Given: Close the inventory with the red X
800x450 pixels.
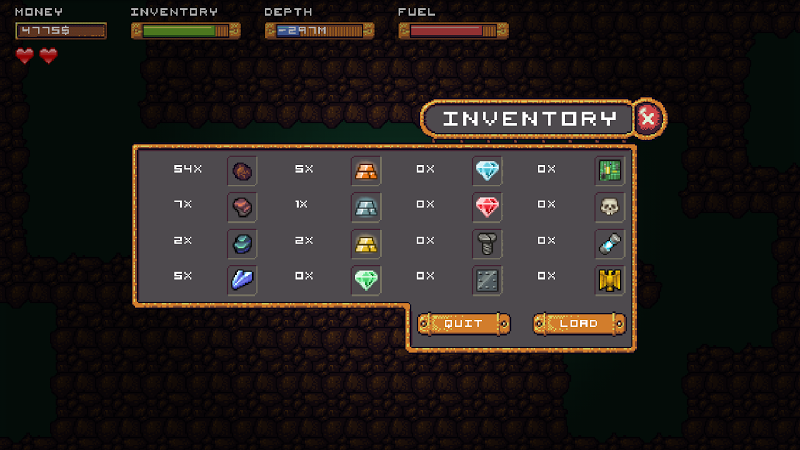Looking at the screenshot, I should (x=648, y=119).
